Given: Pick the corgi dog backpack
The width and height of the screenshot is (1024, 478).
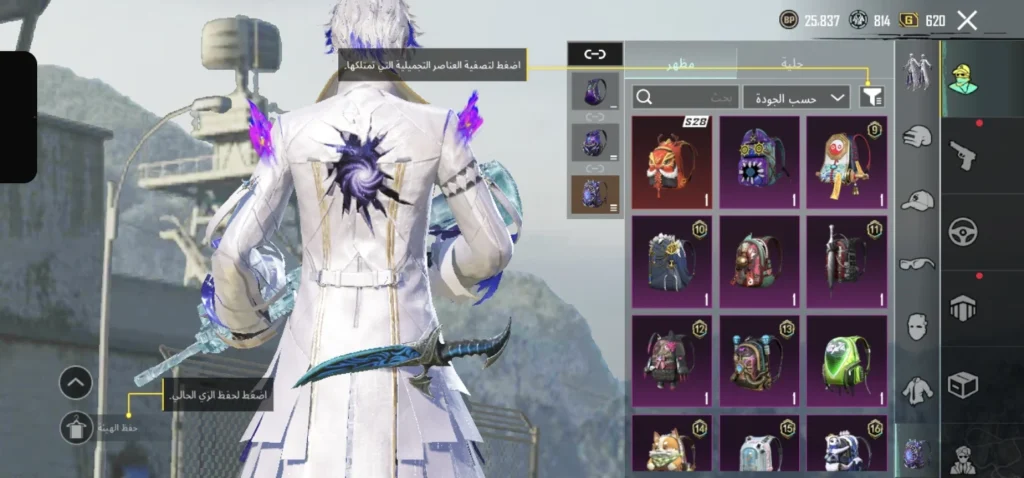Looking at the screenshot, I should [671, 445].
